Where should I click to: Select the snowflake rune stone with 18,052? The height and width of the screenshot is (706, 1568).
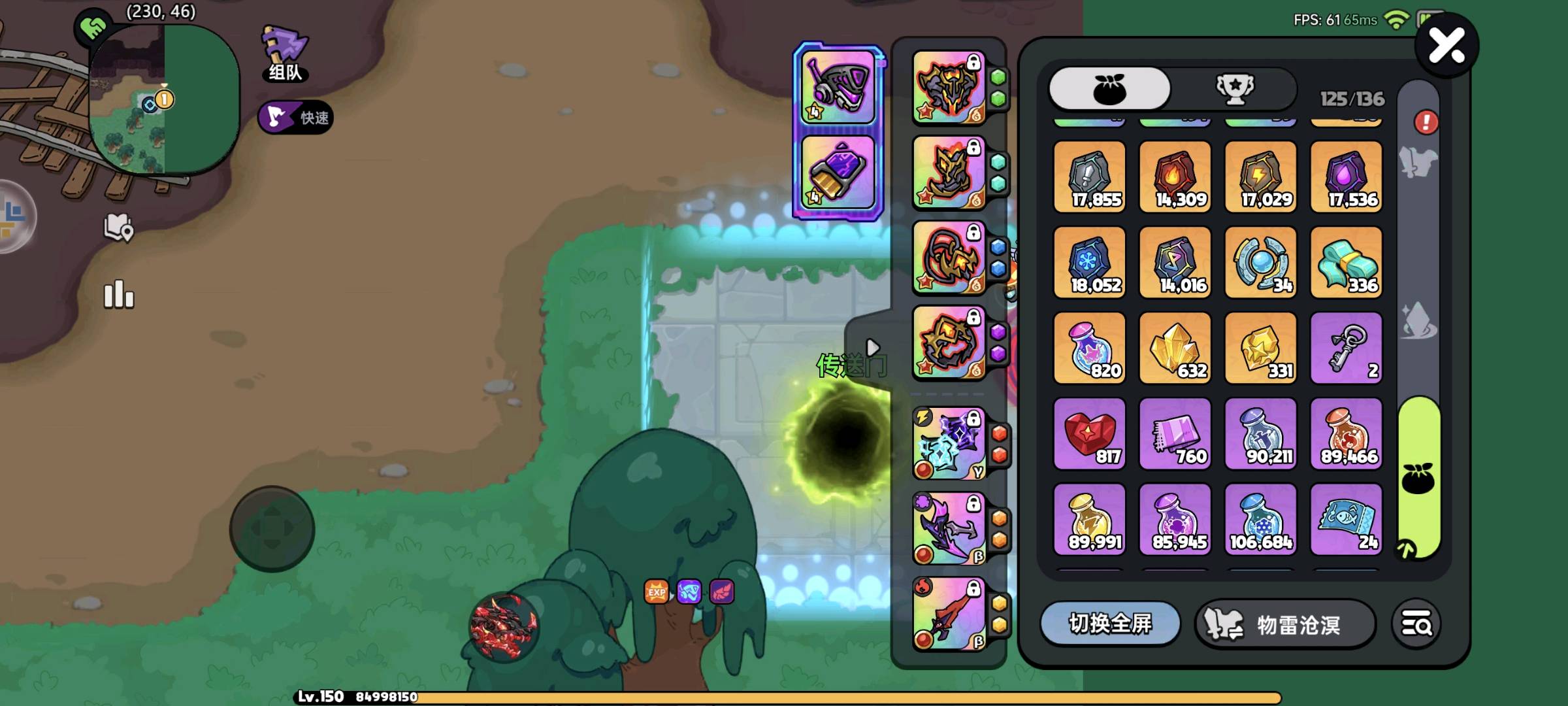(1089, 262)
